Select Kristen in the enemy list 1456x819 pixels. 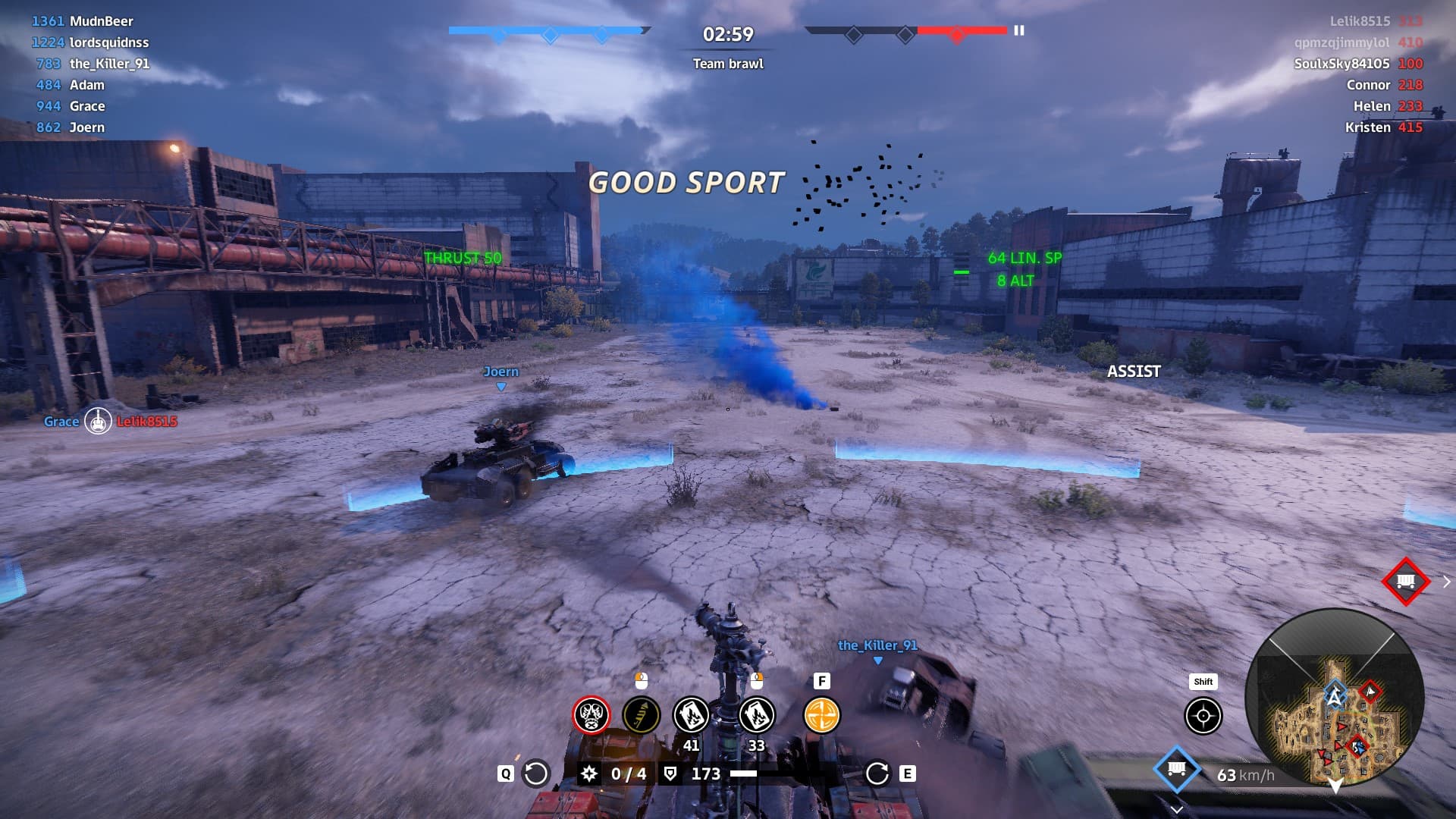[1367, 127]
